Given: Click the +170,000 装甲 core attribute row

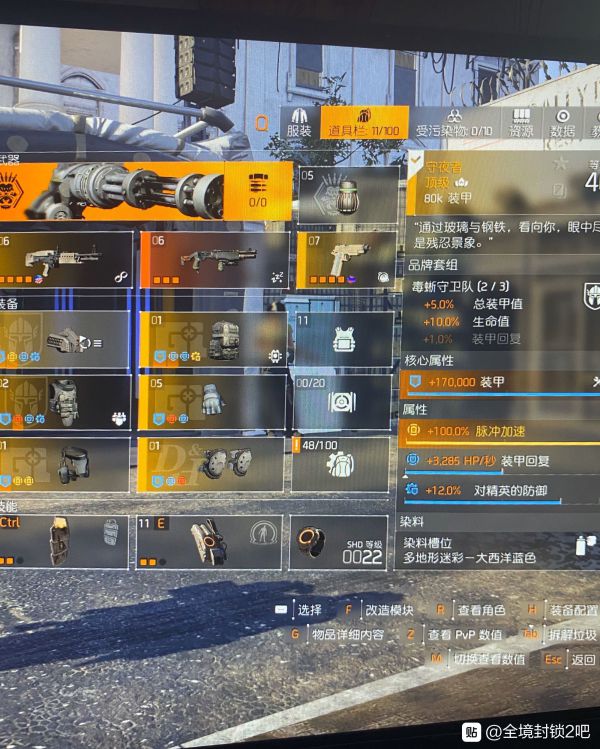Looking at the screenshot, I should pos(500,381).
